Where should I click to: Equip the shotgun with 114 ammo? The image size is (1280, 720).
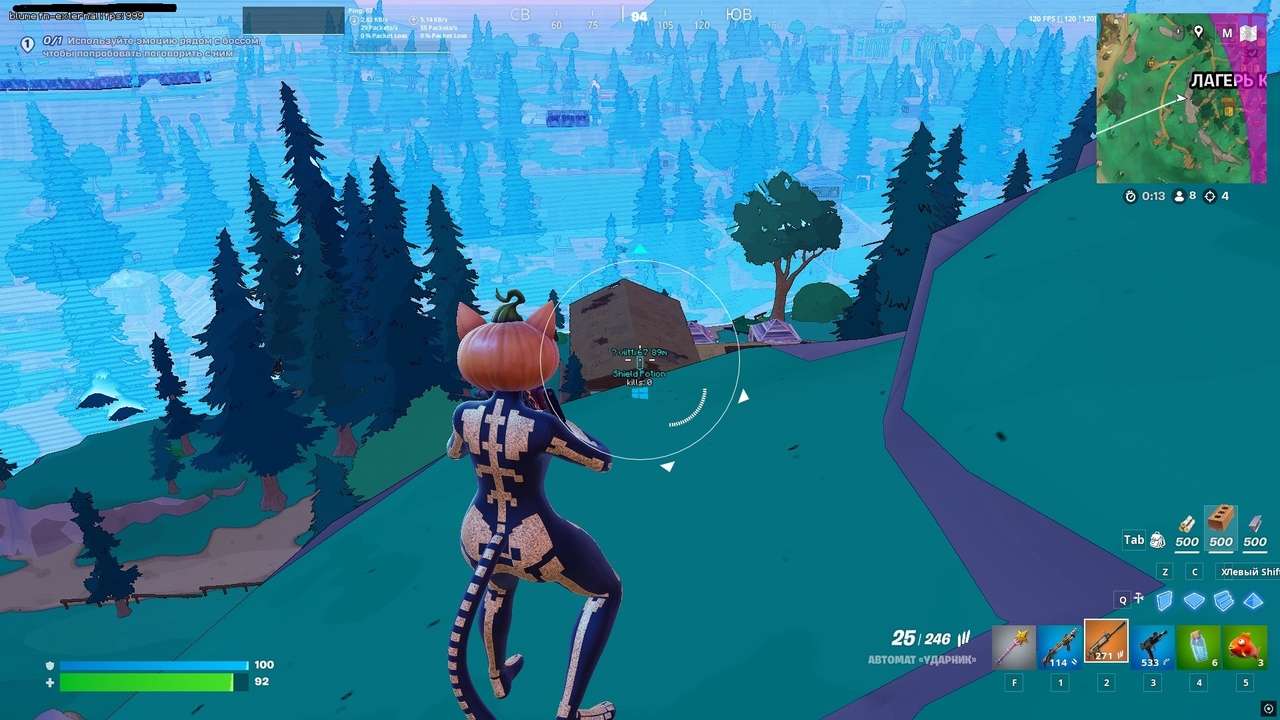(x=1059, y=647)
